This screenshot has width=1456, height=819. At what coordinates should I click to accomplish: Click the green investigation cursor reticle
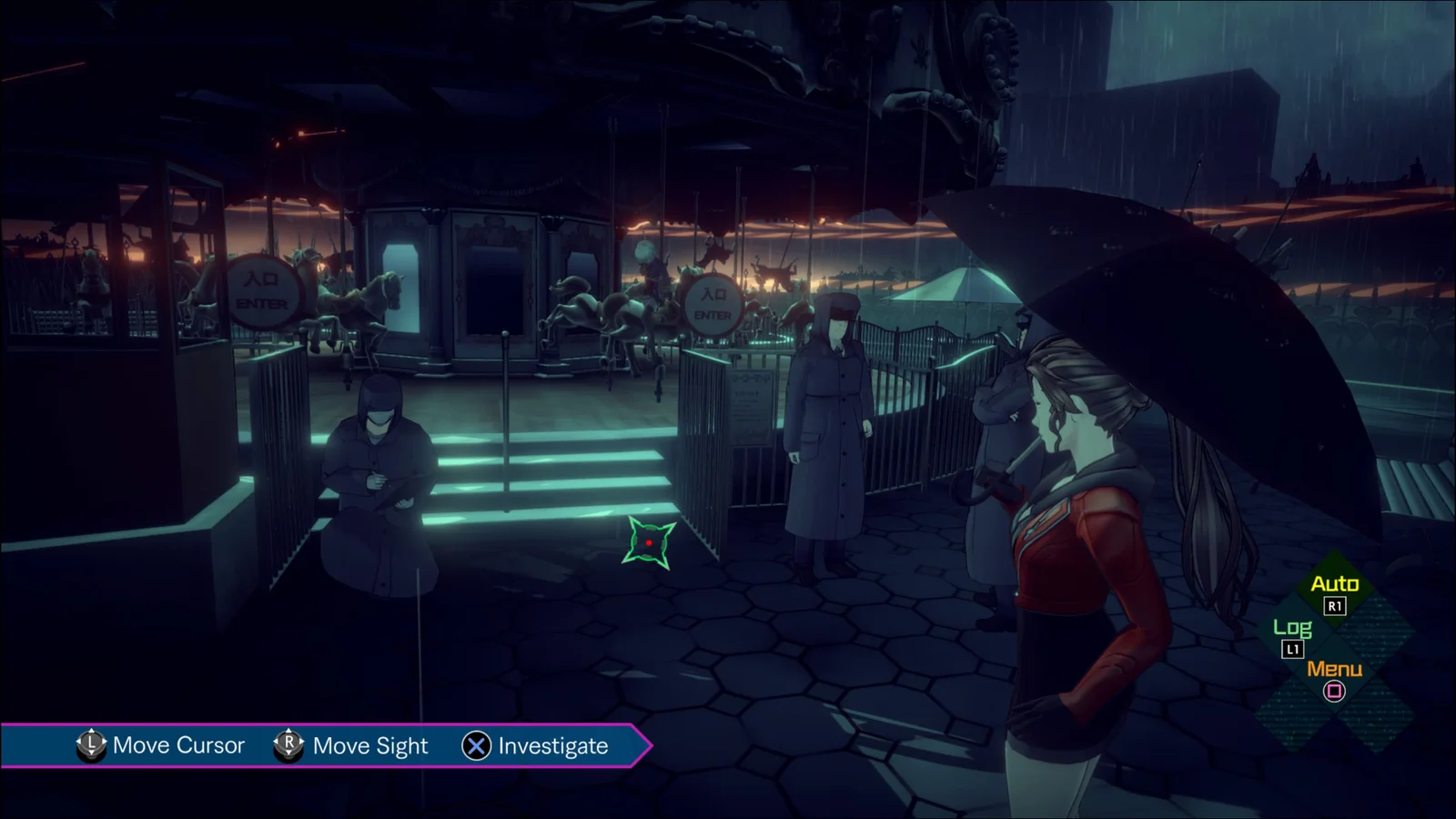[649, 543]
